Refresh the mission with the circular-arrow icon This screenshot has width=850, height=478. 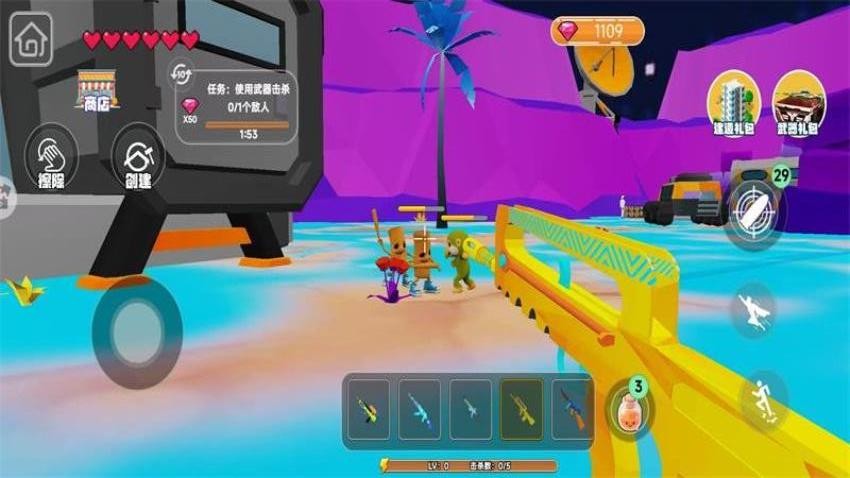coord(183,74)
